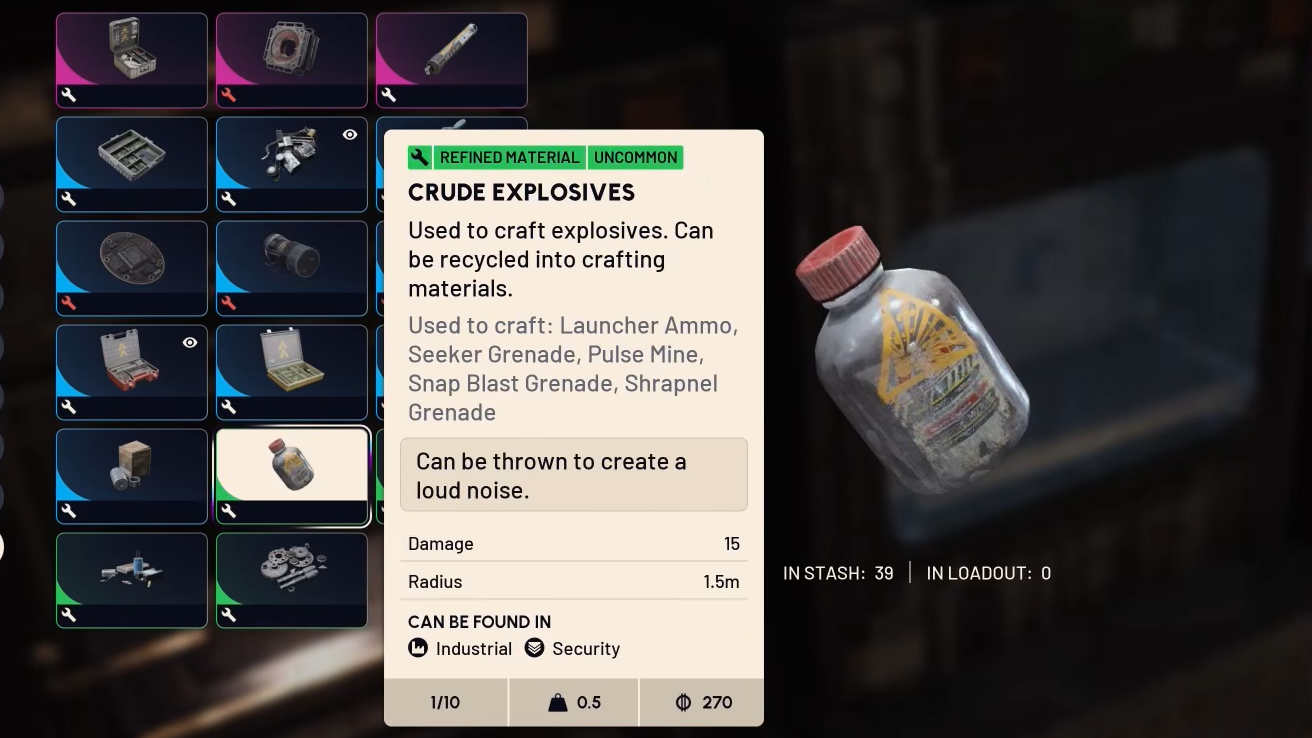Toggle the eye marker on red gun case
The height and width of the screenshot is (738, 1312).
tap(190, 342)
